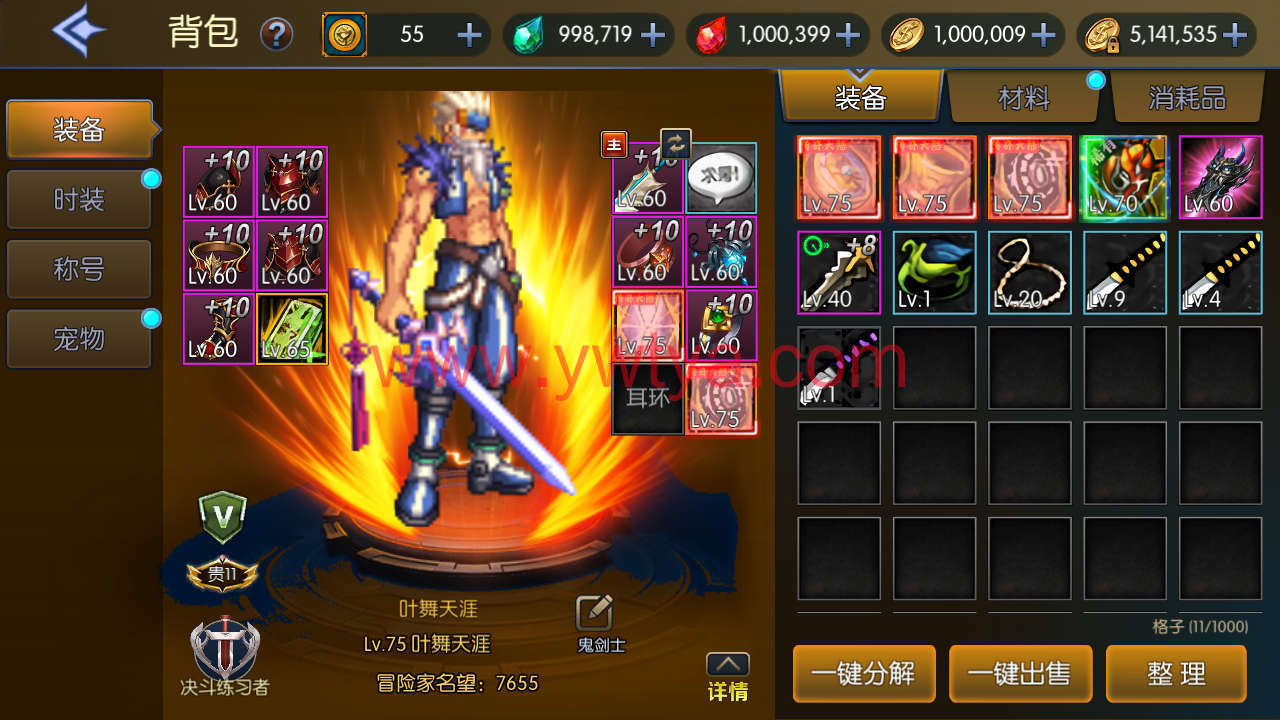The width and height of the screenshot is (1280, 720).
Task: Select the empty 耳环 earring slot
Action: click(647, 399)
